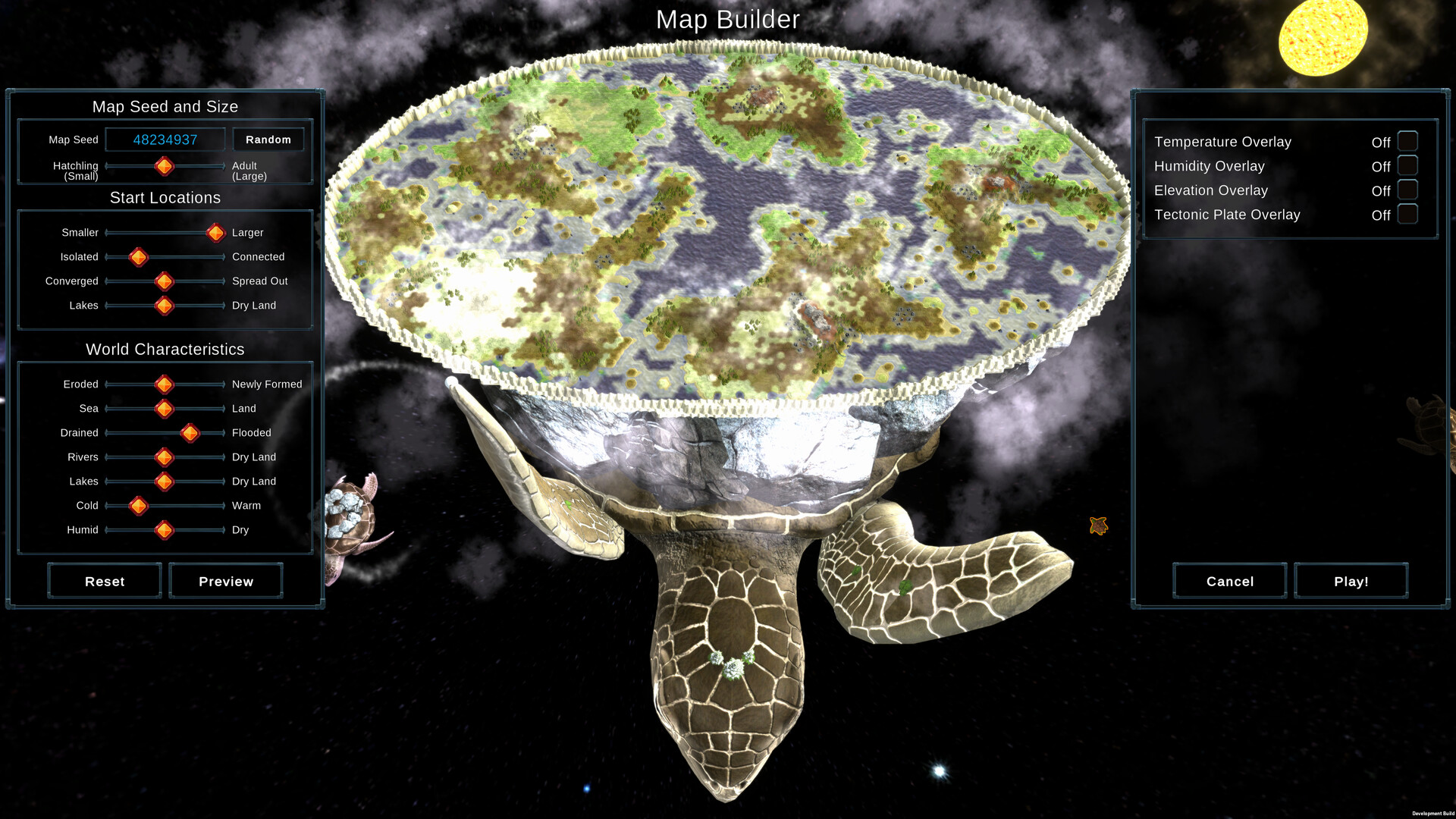
Task: Turn on the Humidity Overlay
Action: click(1407, 165)
